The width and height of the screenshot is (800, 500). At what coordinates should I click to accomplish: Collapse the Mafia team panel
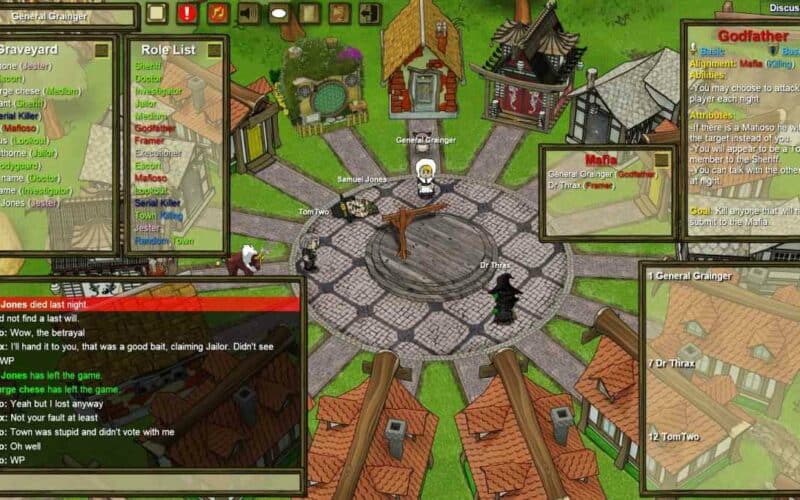[x=661, y=159]
